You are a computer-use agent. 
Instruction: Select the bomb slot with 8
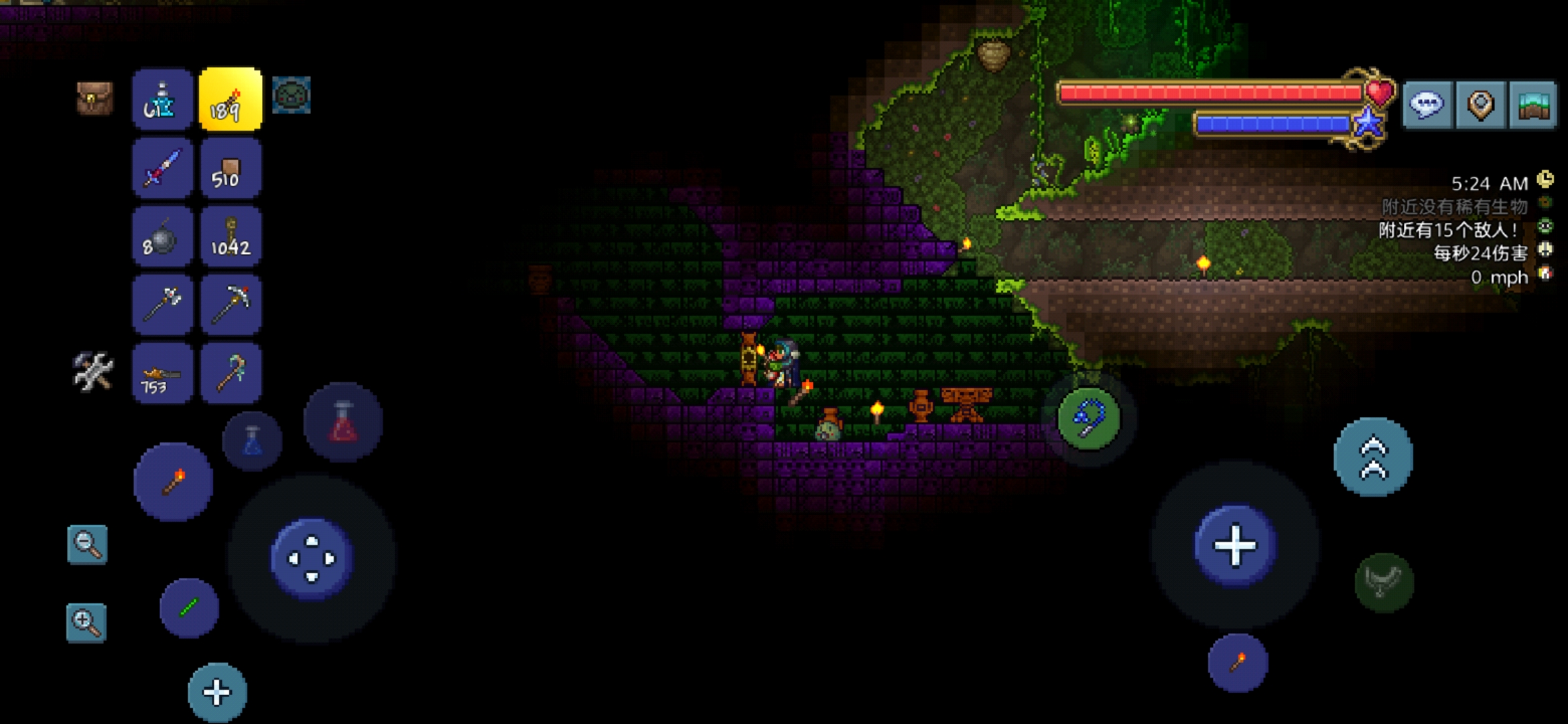tap(162, 237)
